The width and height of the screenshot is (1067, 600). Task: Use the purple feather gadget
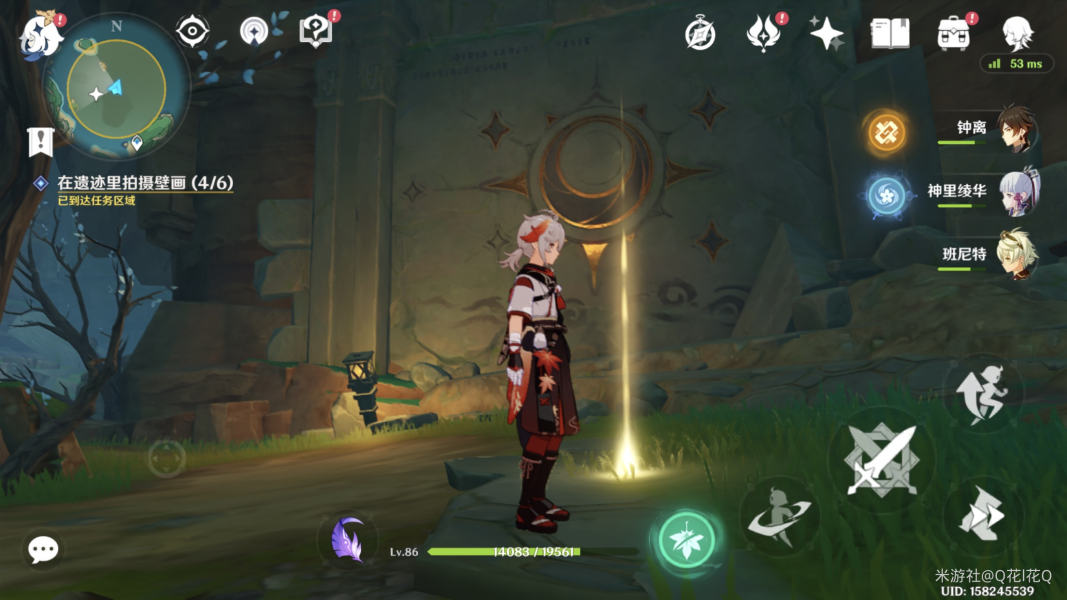(348, 540)
